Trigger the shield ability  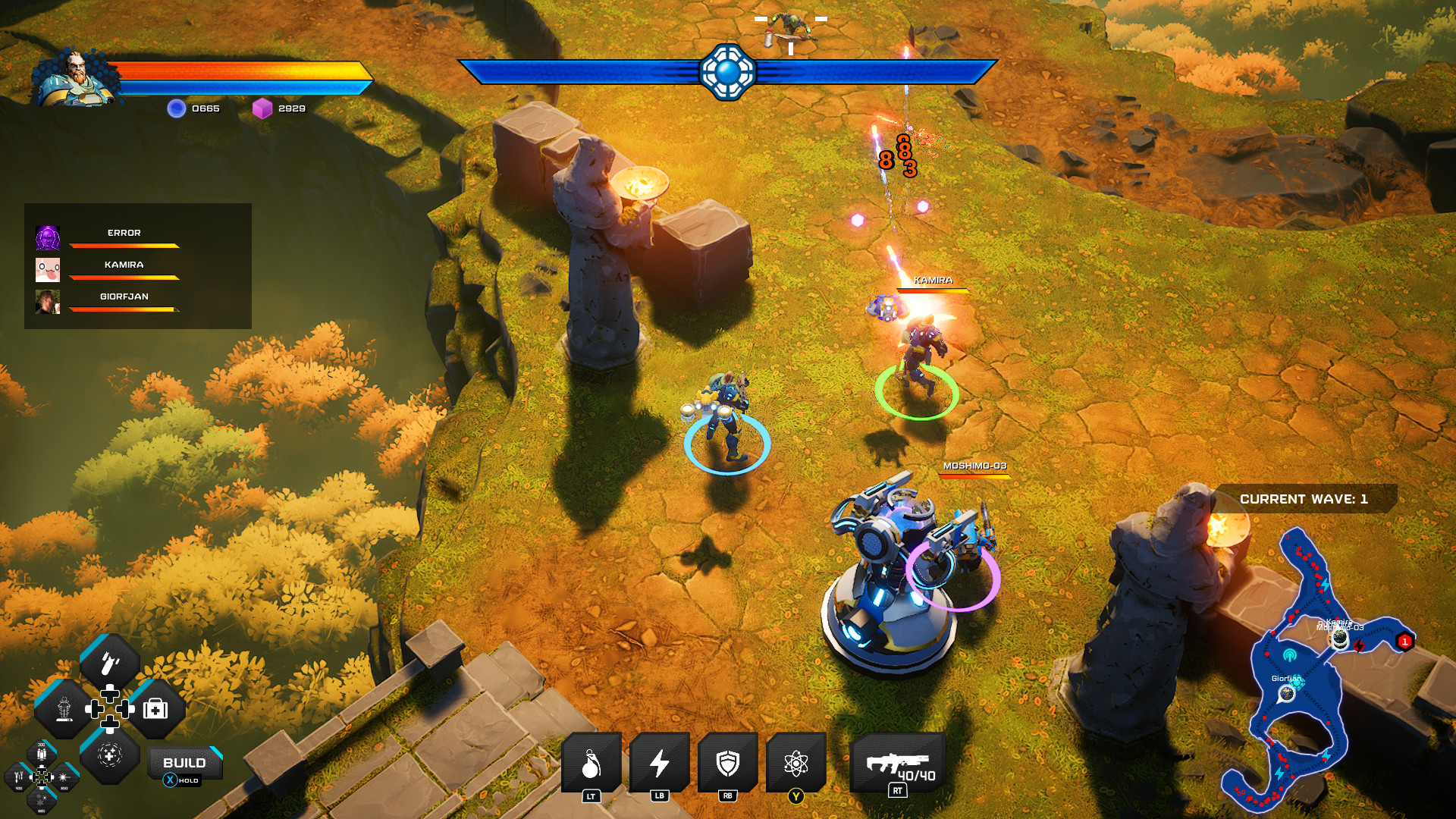tap(727, 763)
